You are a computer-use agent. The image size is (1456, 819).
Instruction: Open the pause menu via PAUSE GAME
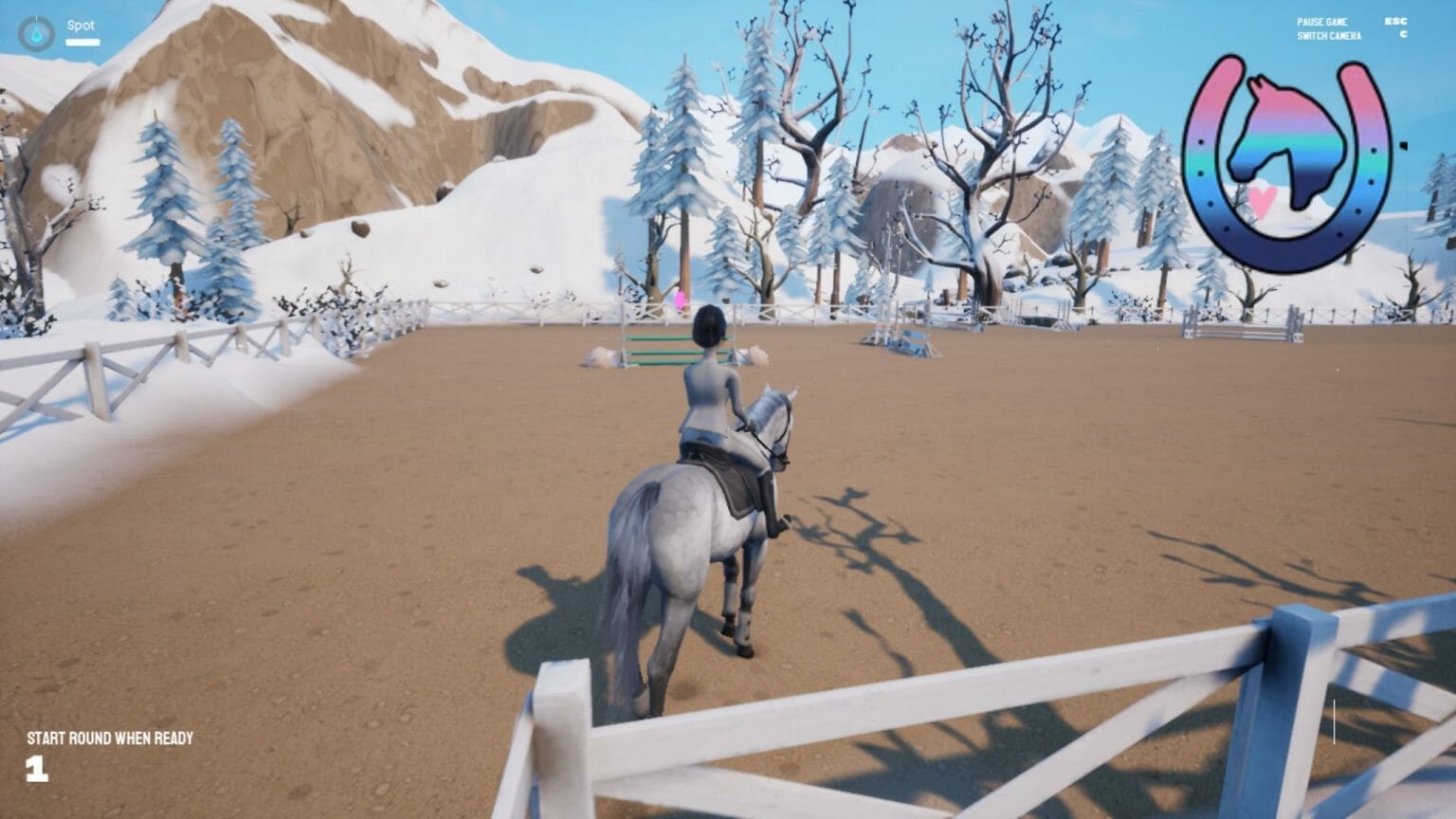[x=1322, y=21]
